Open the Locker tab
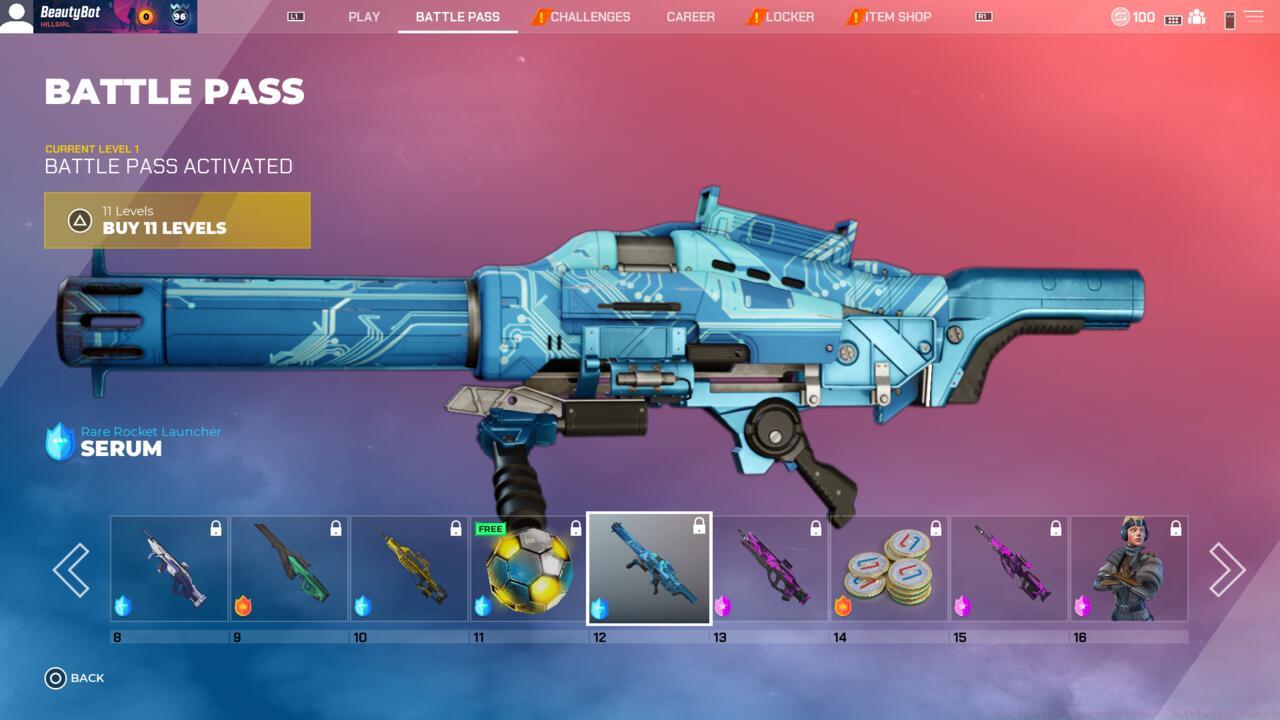 pos(789,17)
